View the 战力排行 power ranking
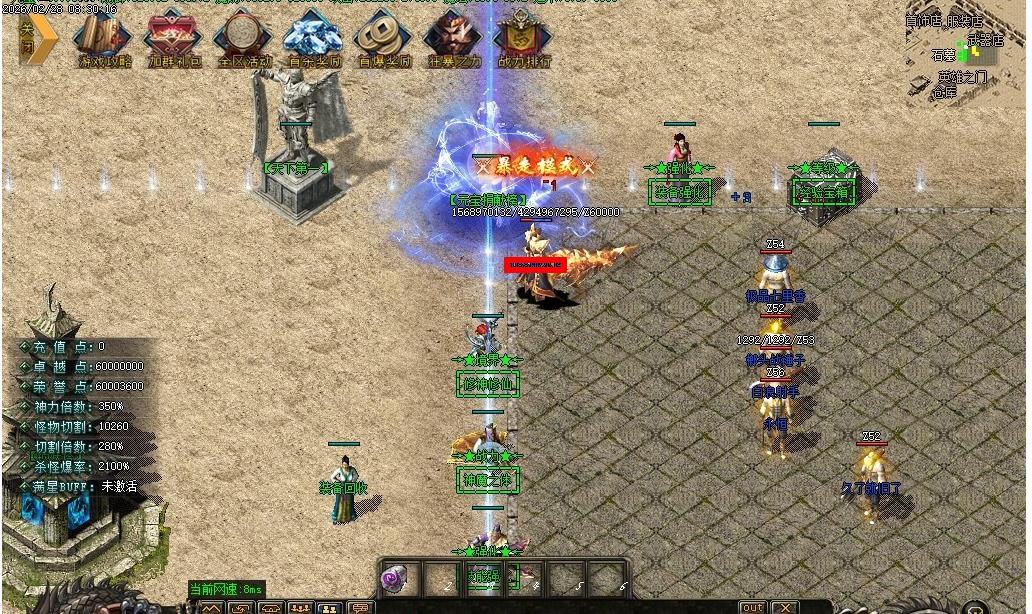Viewport: 1032px width, 614px height. point(524,40)
